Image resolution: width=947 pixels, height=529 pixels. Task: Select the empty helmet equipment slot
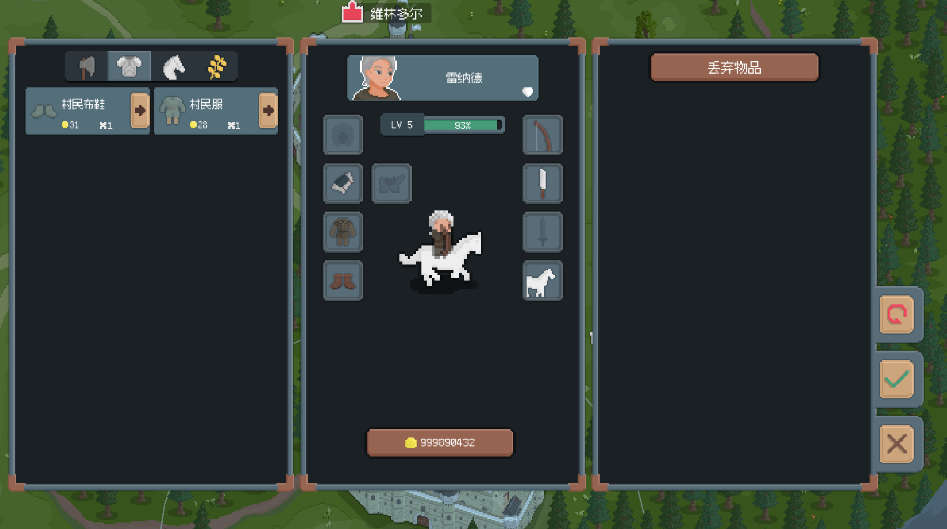(x=343, y=134)
